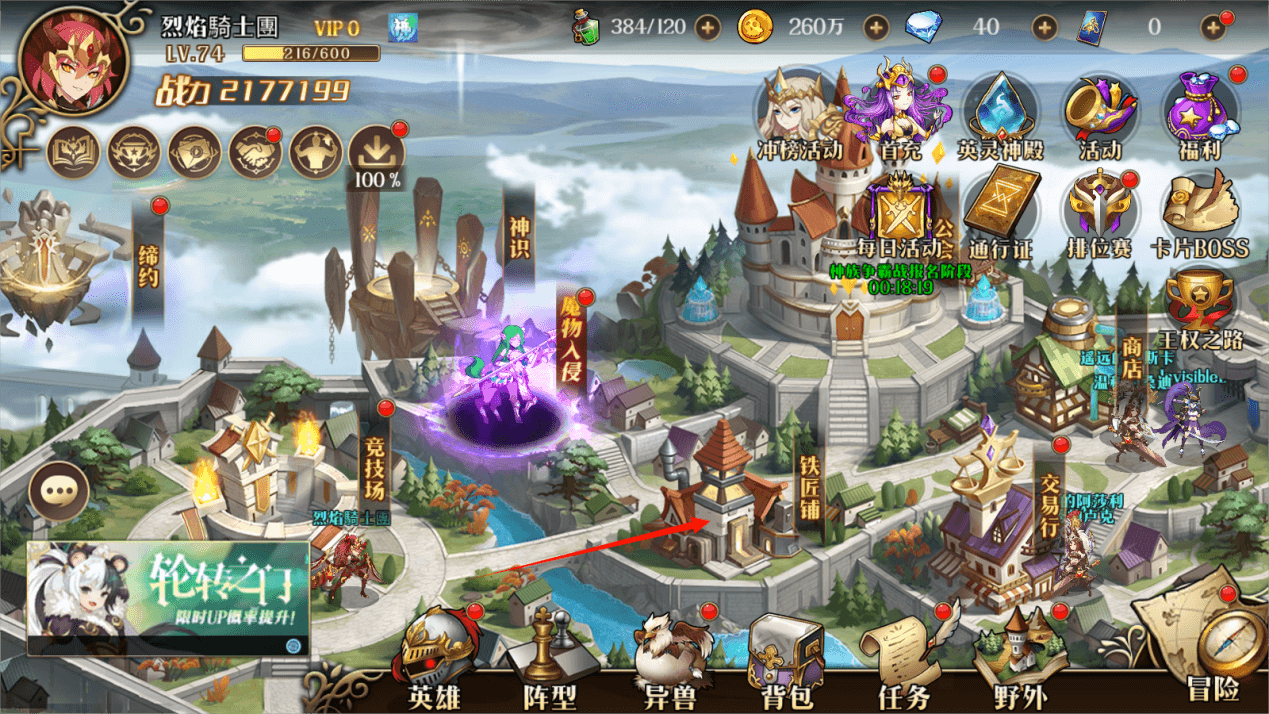Open the 背包 backpack

click(x=787, y=660)
